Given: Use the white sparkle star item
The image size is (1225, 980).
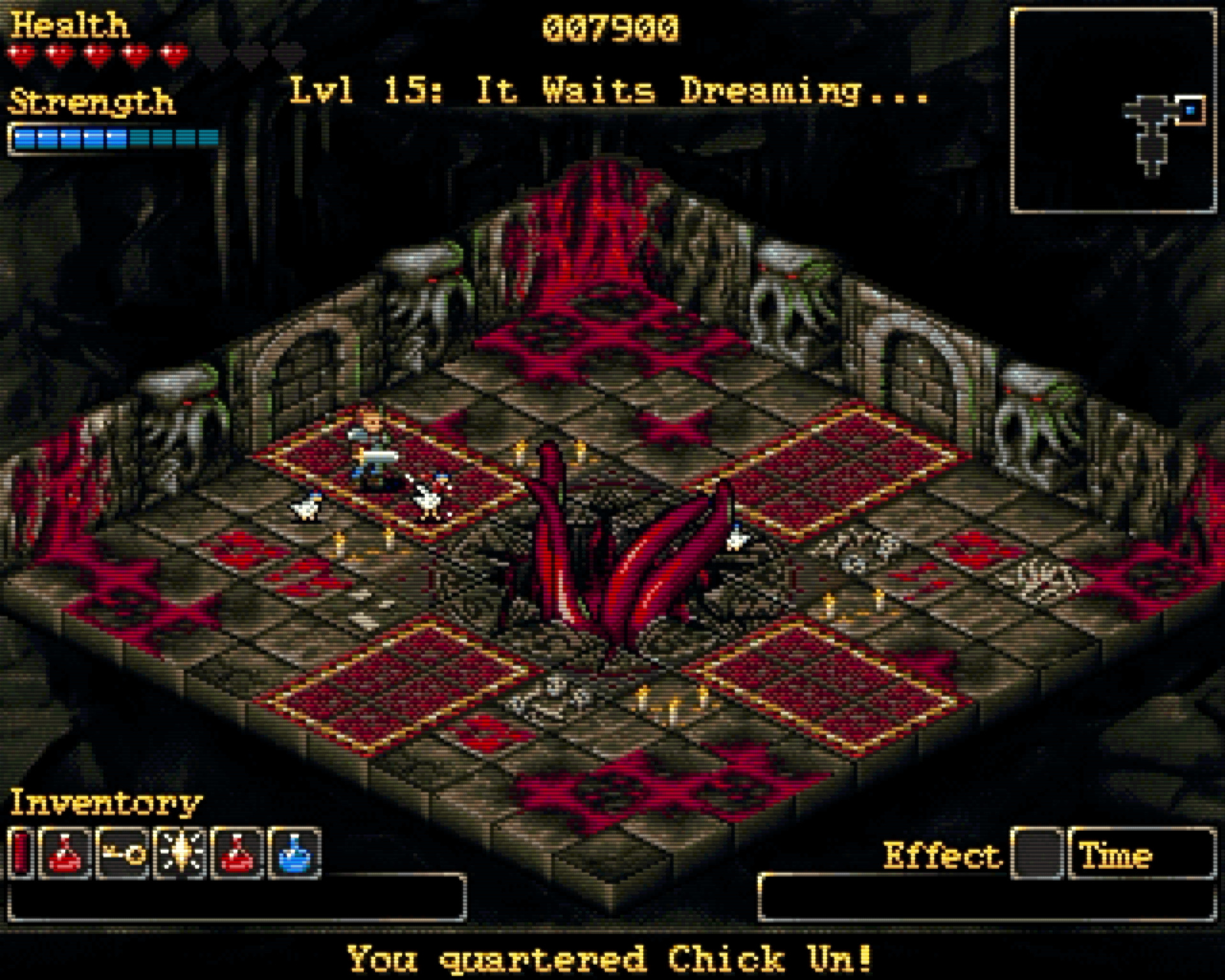Looking at the screenshot, I should [180, 854].
